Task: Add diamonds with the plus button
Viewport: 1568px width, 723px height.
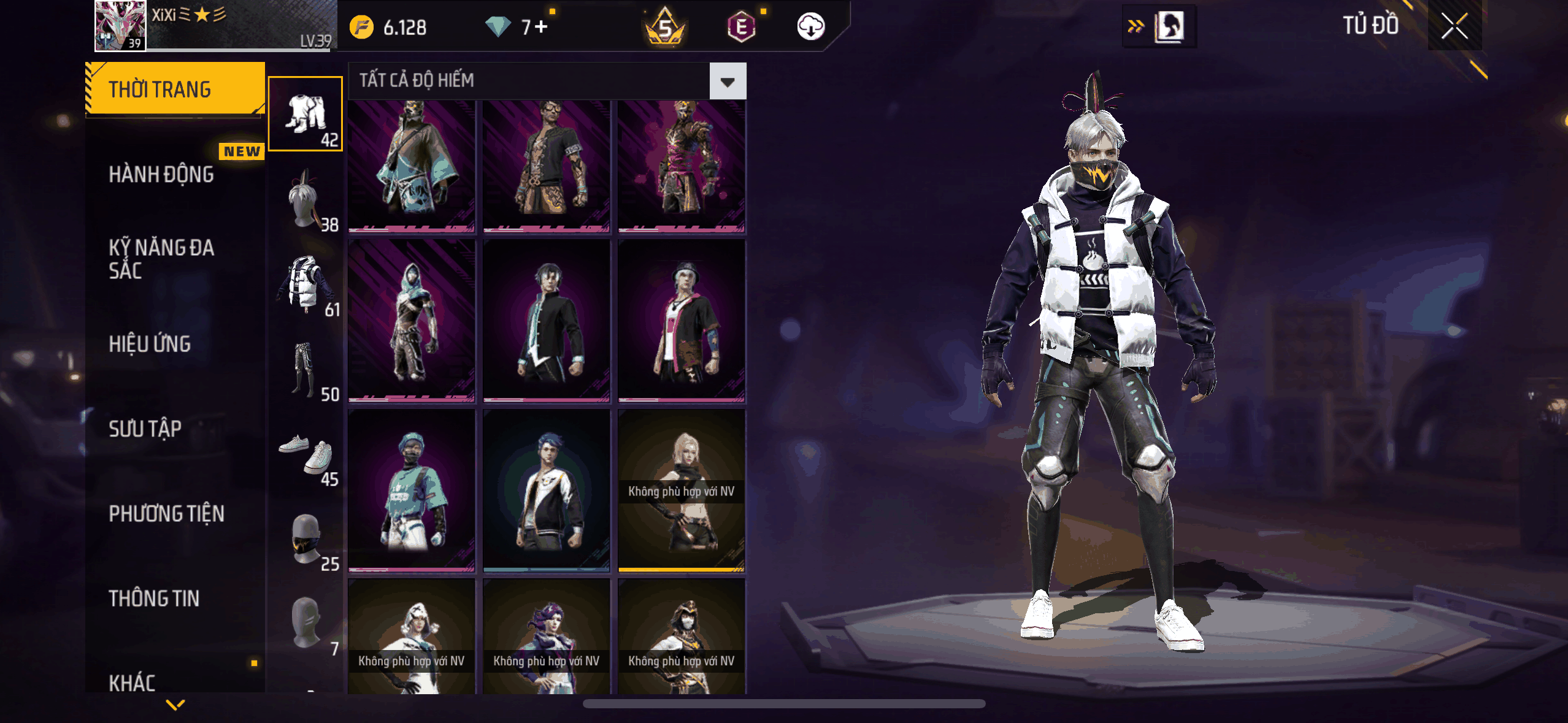Action: pyautogui.click(x=541, y=27)
